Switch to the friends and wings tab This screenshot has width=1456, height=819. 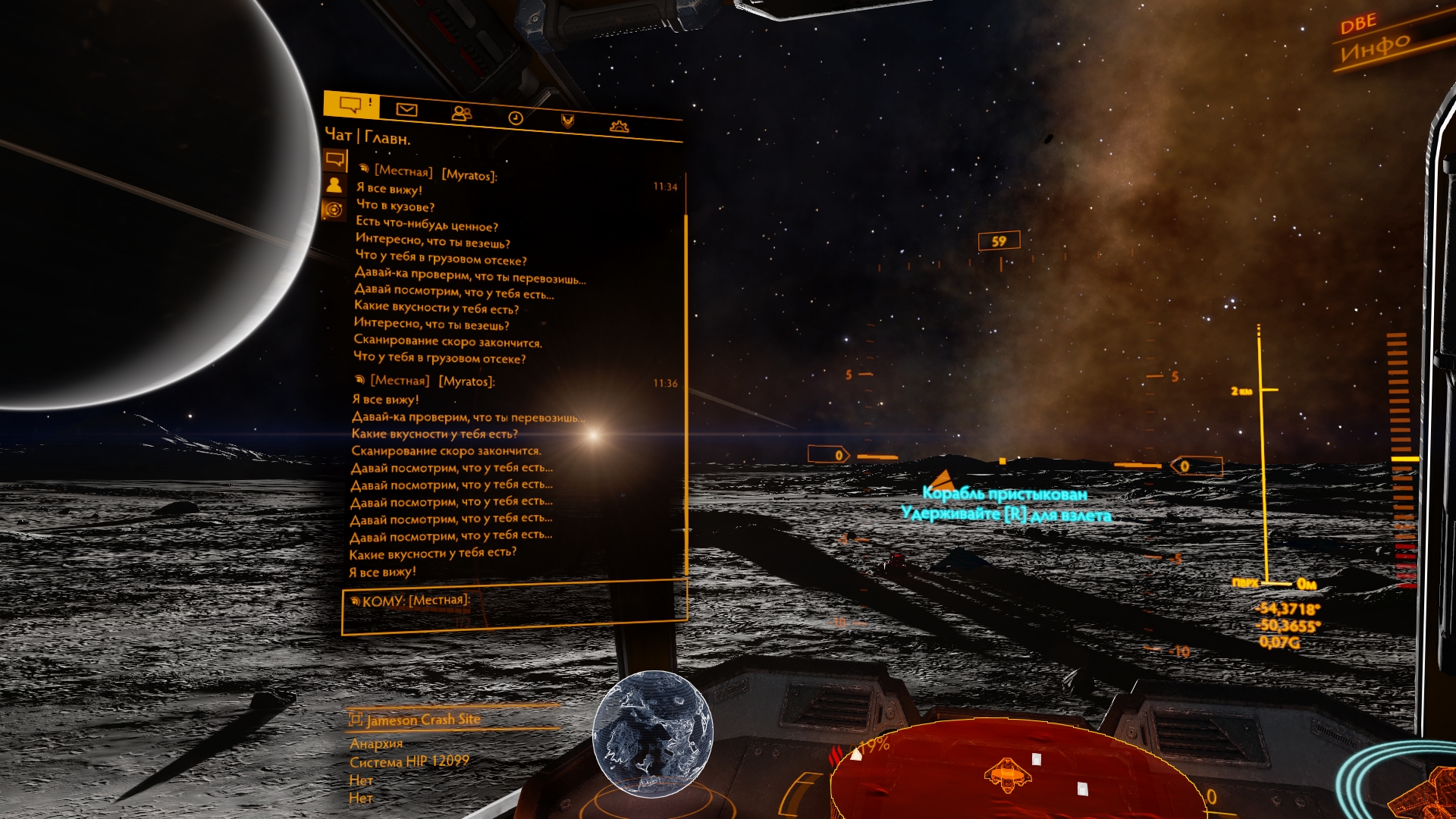pyautogui.click(x=461, y=114)
